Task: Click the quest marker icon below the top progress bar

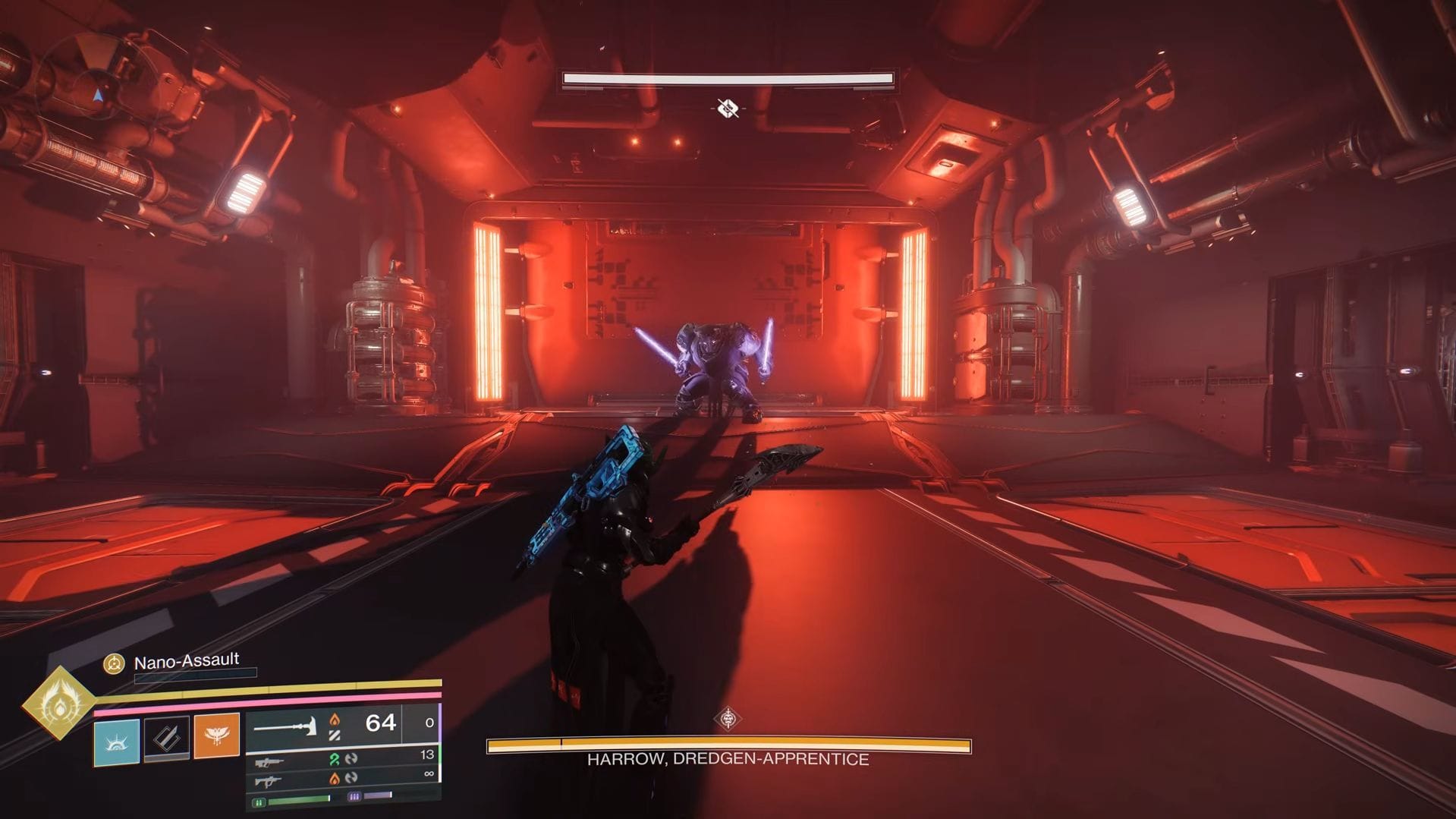Action: pyautogui.click(x=727, y=108)
